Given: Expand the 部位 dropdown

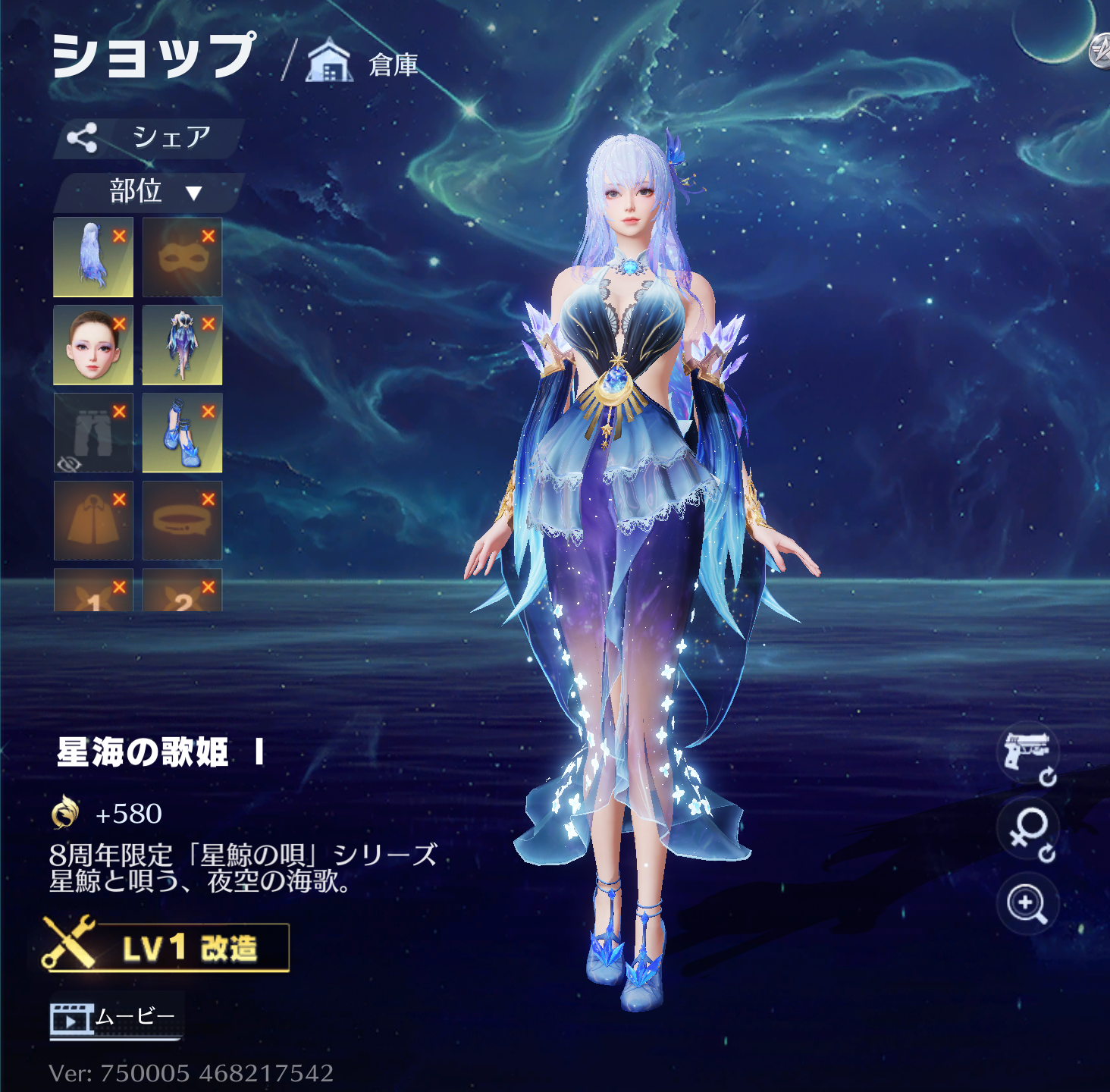Looking at the screenshot, I should point(152,192).
